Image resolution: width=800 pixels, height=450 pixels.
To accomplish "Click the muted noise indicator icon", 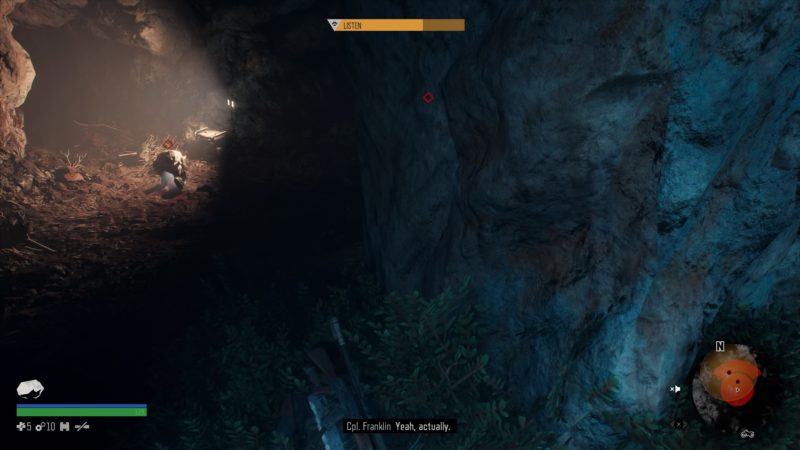I will point(676,389).
